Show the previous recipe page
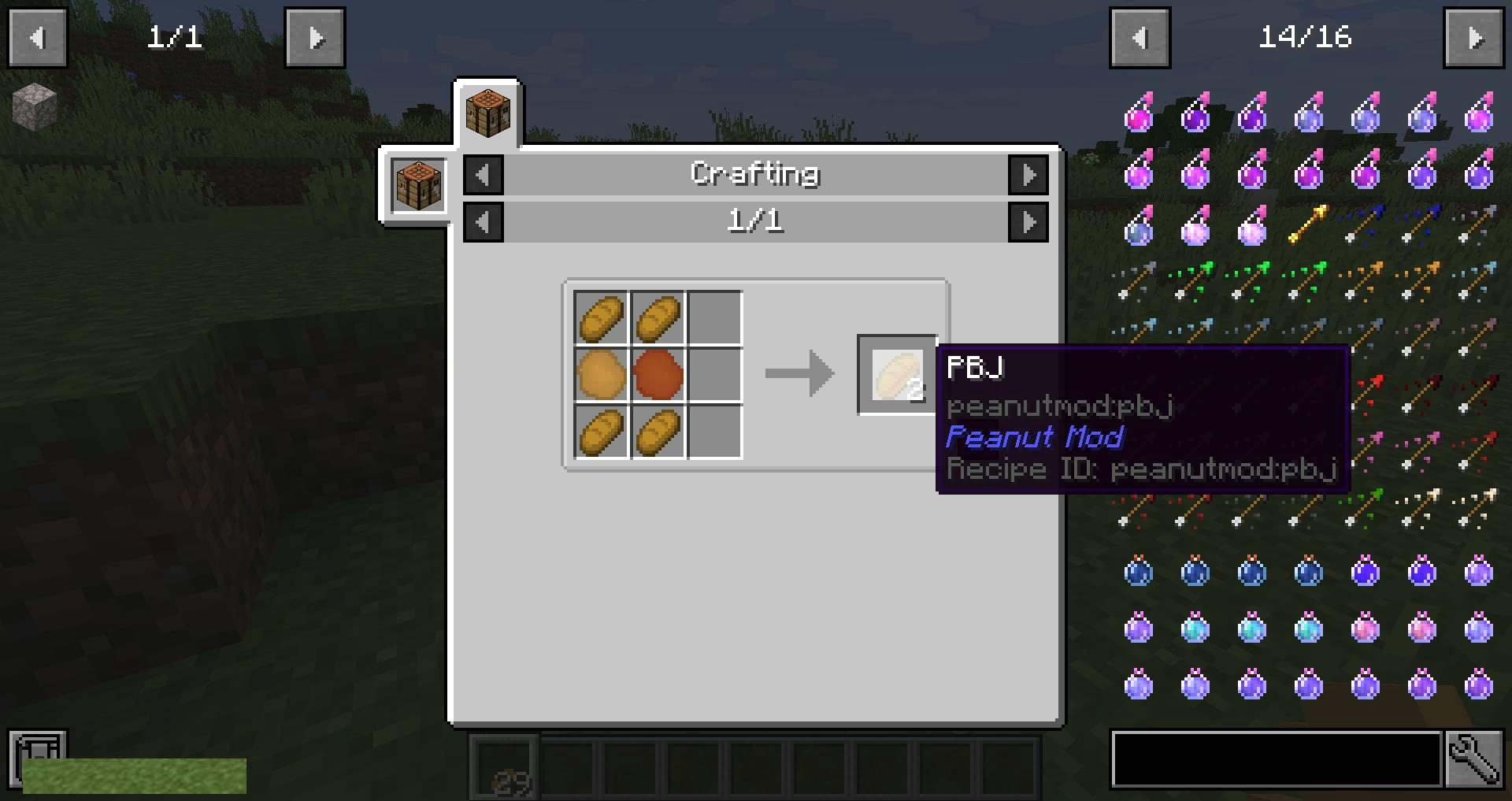The width and height of the screenshot is (1512, 801). 484,222
